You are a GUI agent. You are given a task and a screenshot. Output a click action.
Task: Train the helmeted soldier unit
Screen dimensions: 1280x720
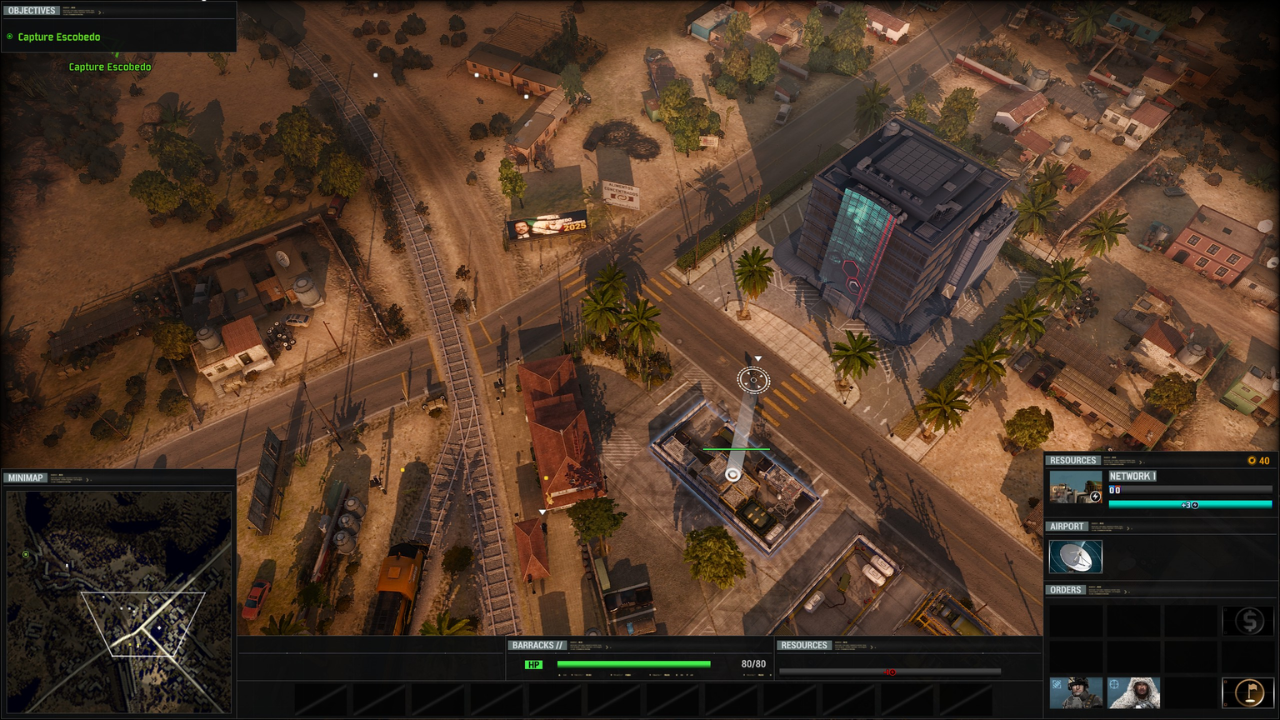click(x=1076, y=692)
